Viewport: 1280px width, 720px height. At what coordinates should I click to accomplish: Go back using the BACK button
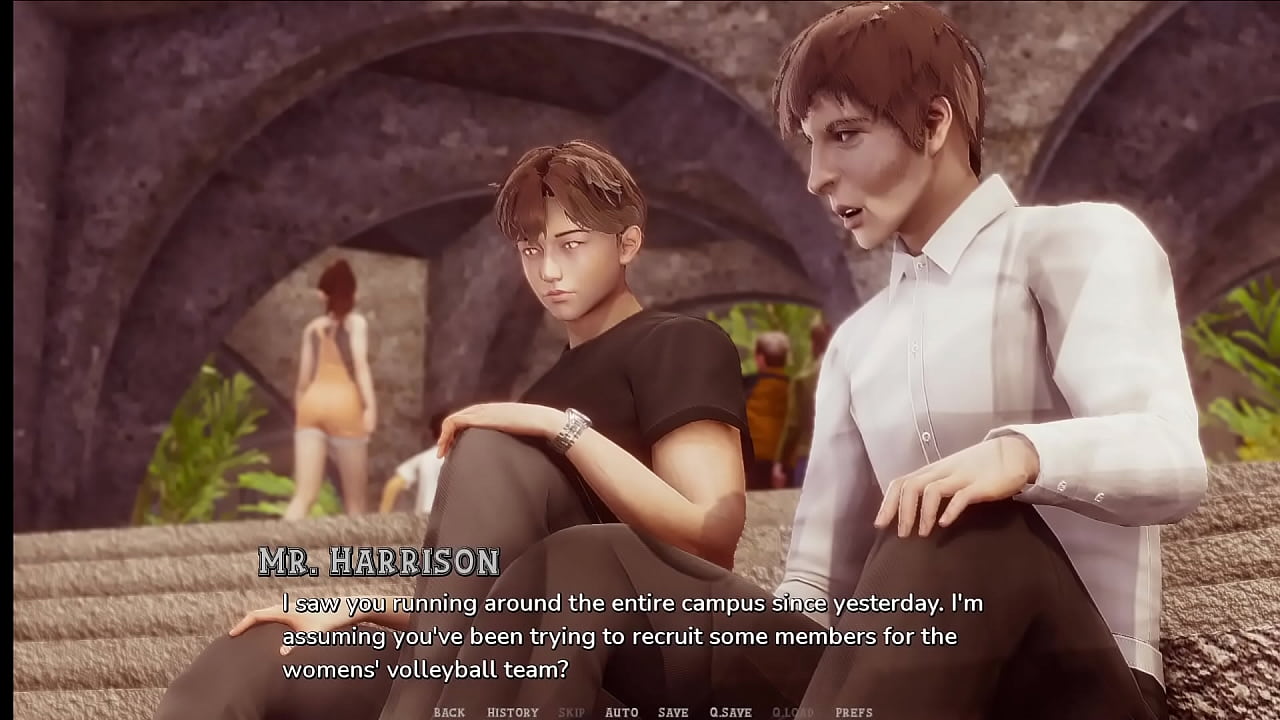449,712
